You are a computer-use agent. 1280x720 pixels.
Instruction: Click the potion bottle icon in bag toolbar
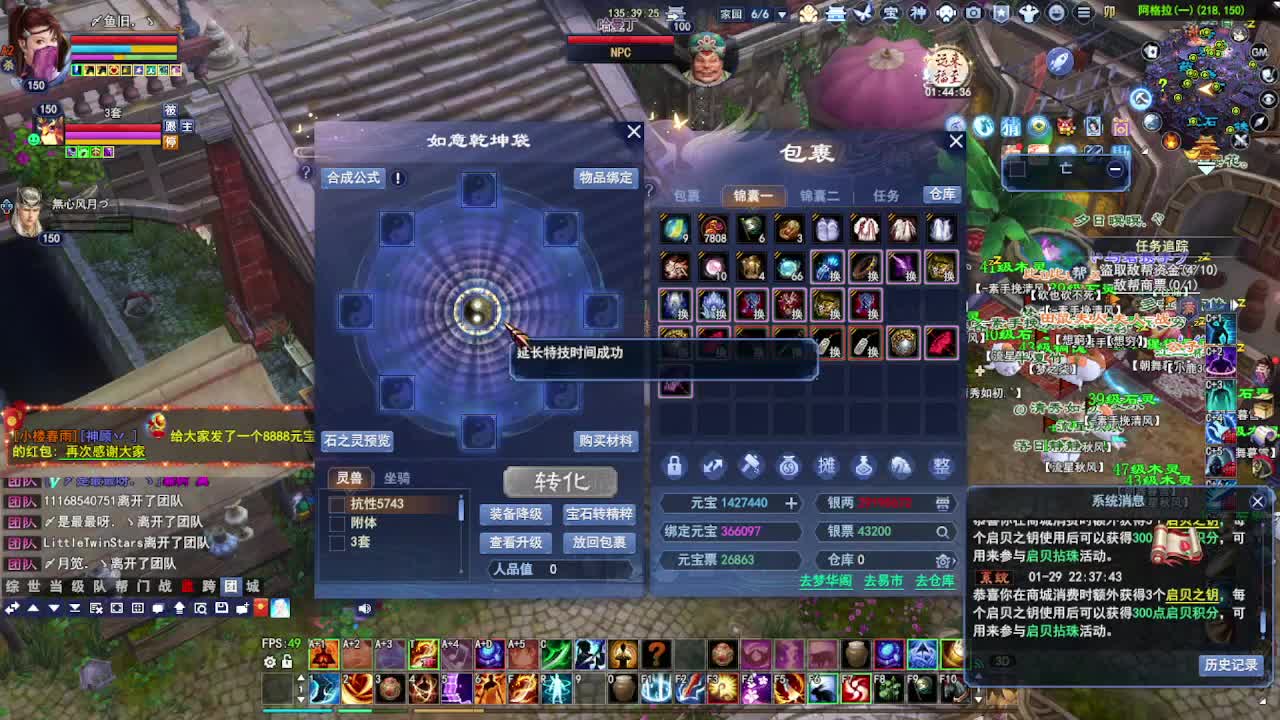863,466
